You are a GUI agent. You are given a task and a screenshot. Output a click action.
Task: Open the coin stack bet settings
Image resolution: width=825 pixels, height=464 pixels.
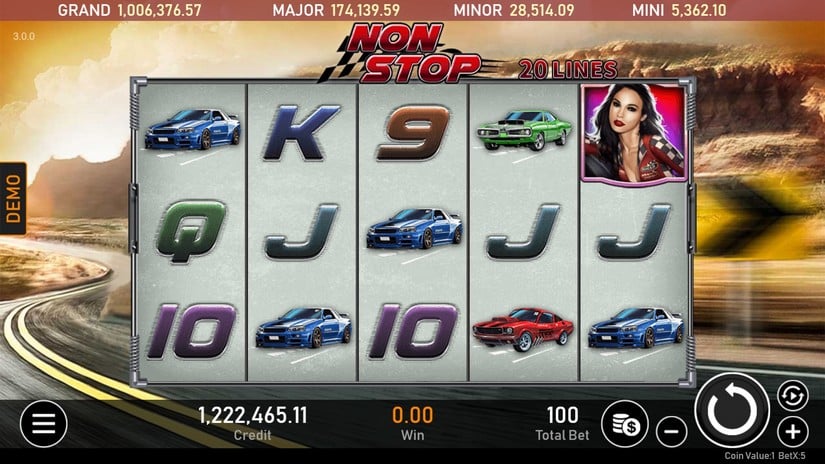(x=625, y=424)
